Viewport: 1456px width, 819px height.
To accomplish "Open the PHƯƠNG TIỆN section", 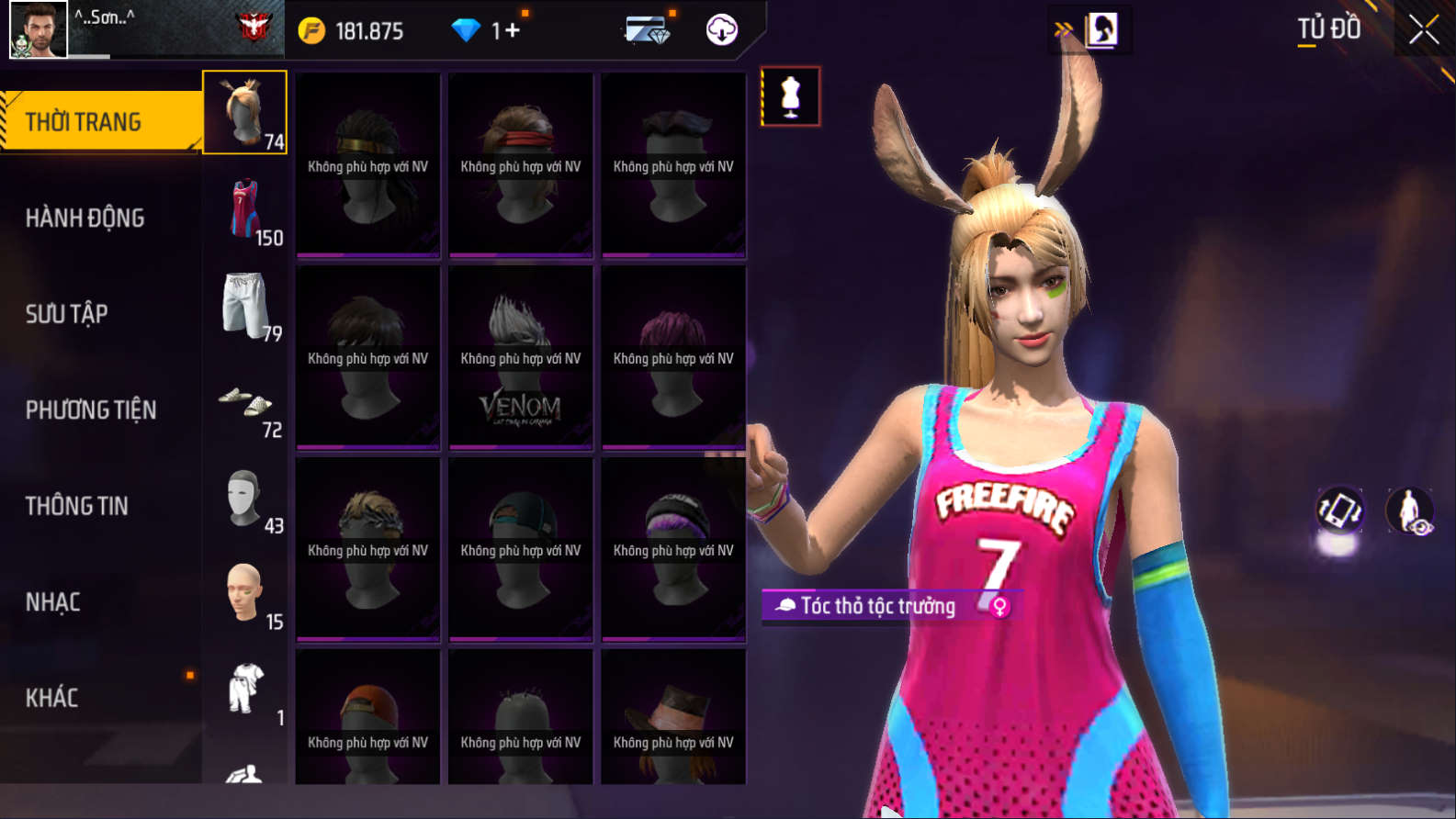I will (x=90, y=409).
